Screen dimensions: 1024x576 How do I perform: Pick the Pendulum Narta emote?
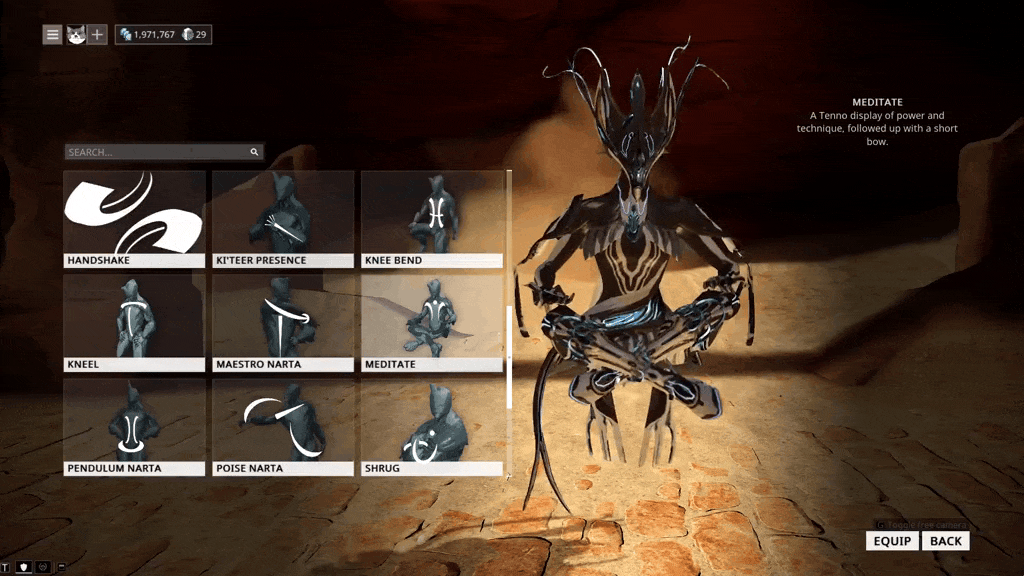pyautogui.click(x=134, y=426)
